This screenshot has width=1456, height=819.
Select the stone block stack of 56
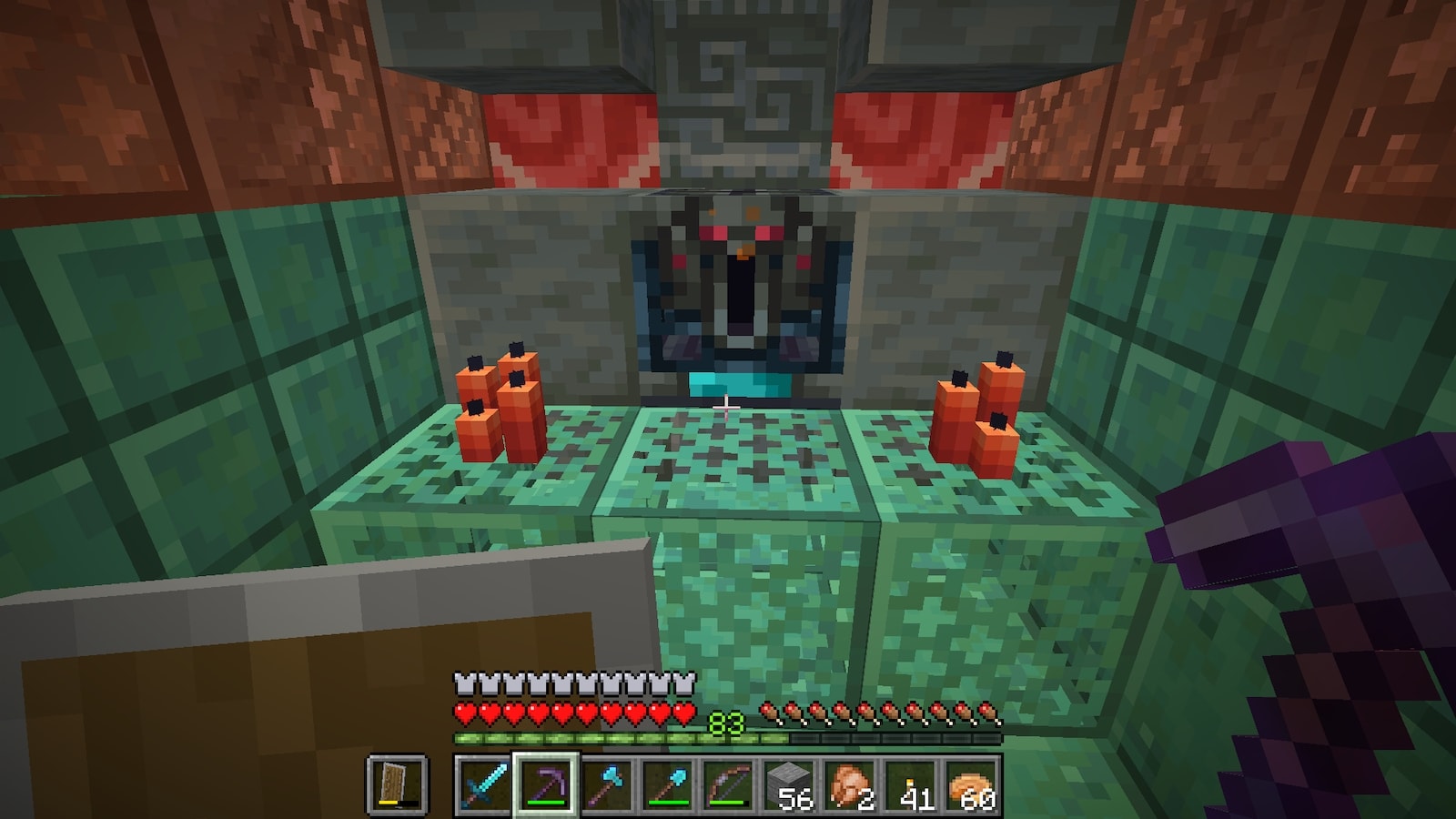pyautogui.click(x=788, y=784)
